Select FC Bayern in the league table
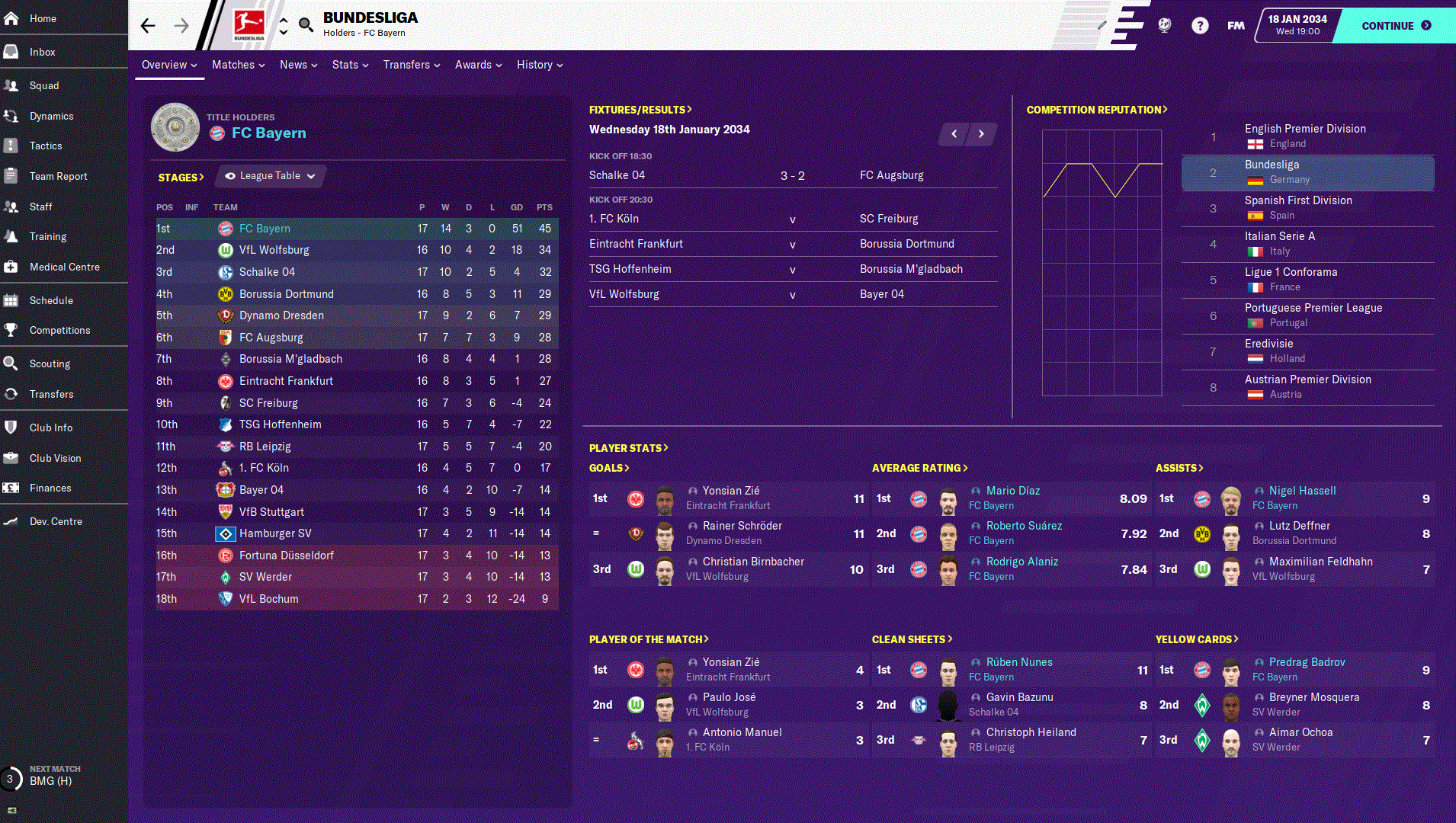 click(265, 229)
